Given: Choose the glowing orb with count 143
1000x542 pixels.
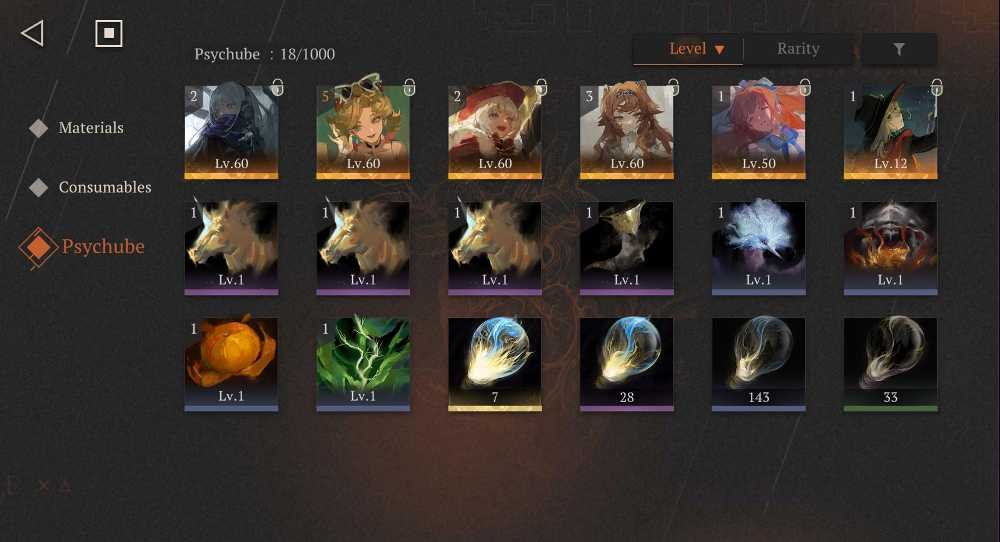Looking at the screenshot, I should pos(758,363).
